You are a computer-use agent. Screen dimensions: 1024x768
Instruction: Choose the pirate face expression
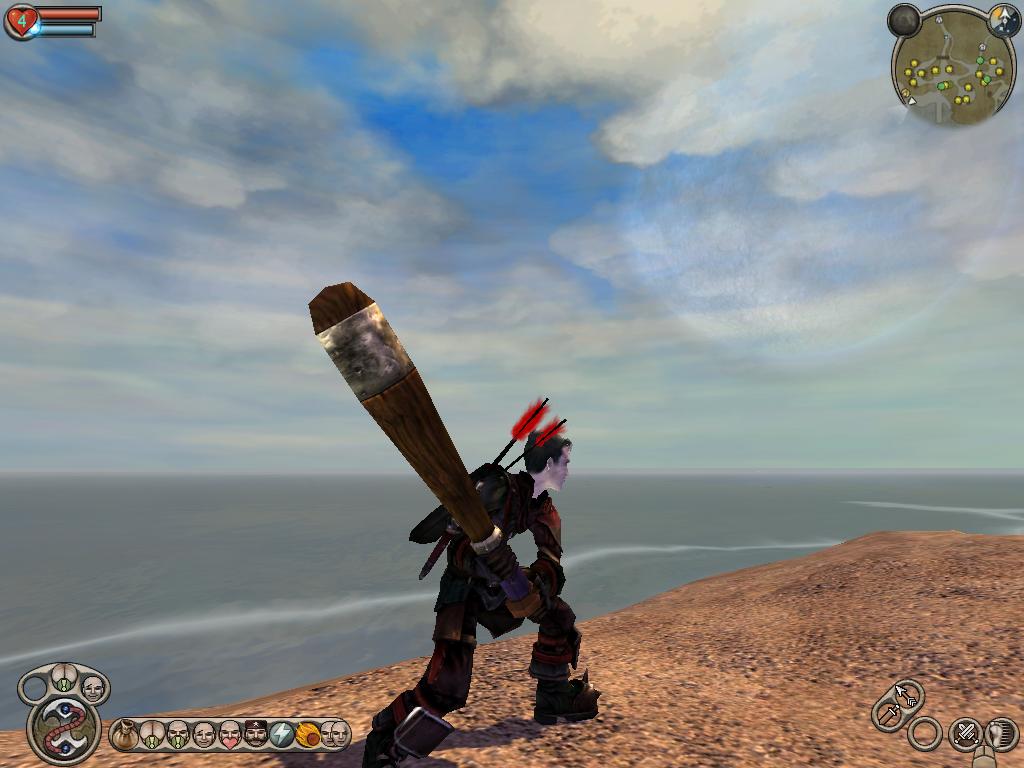click(256, 735)
